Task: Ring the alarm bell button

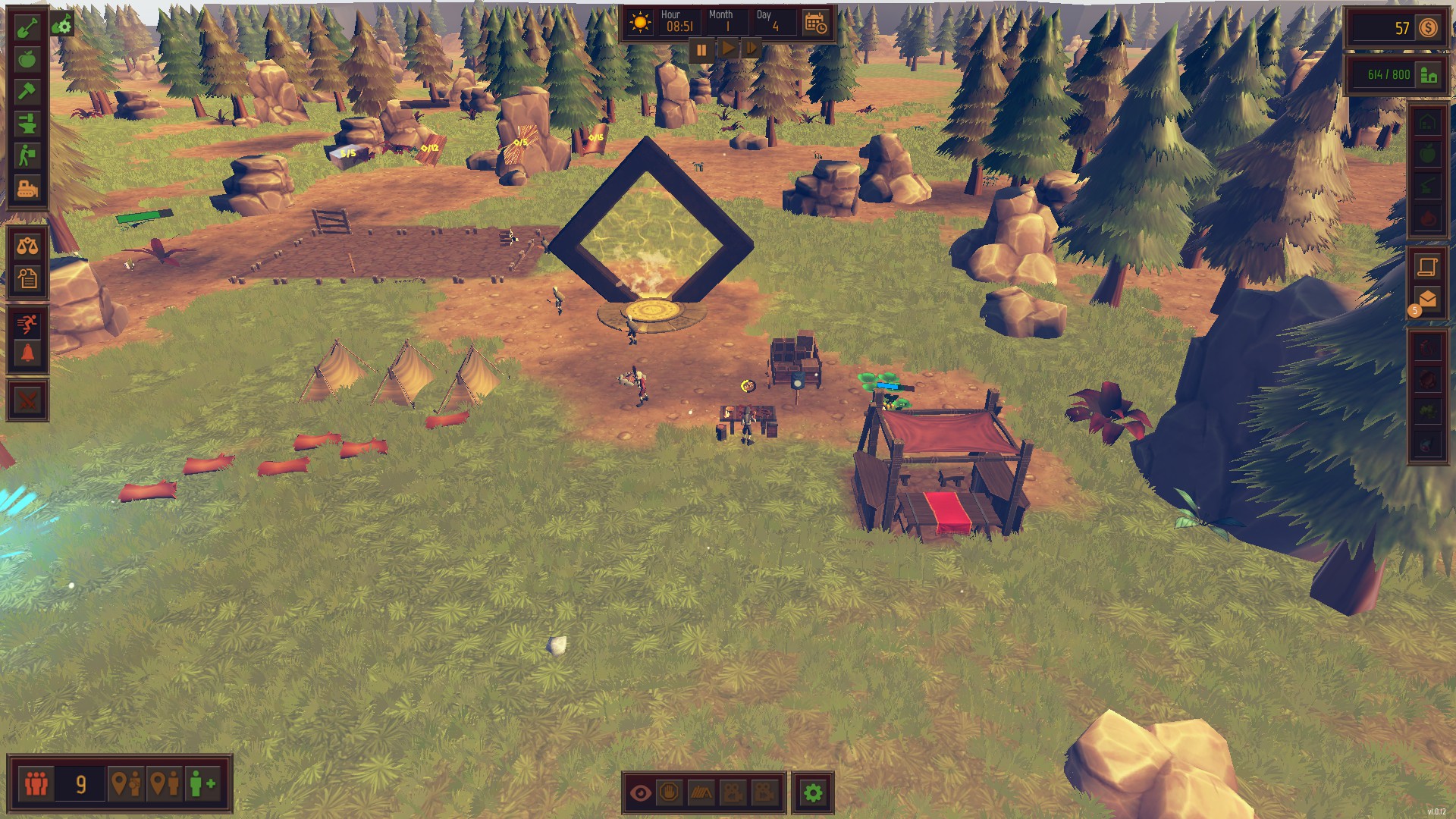Action: tap(27, 354)
